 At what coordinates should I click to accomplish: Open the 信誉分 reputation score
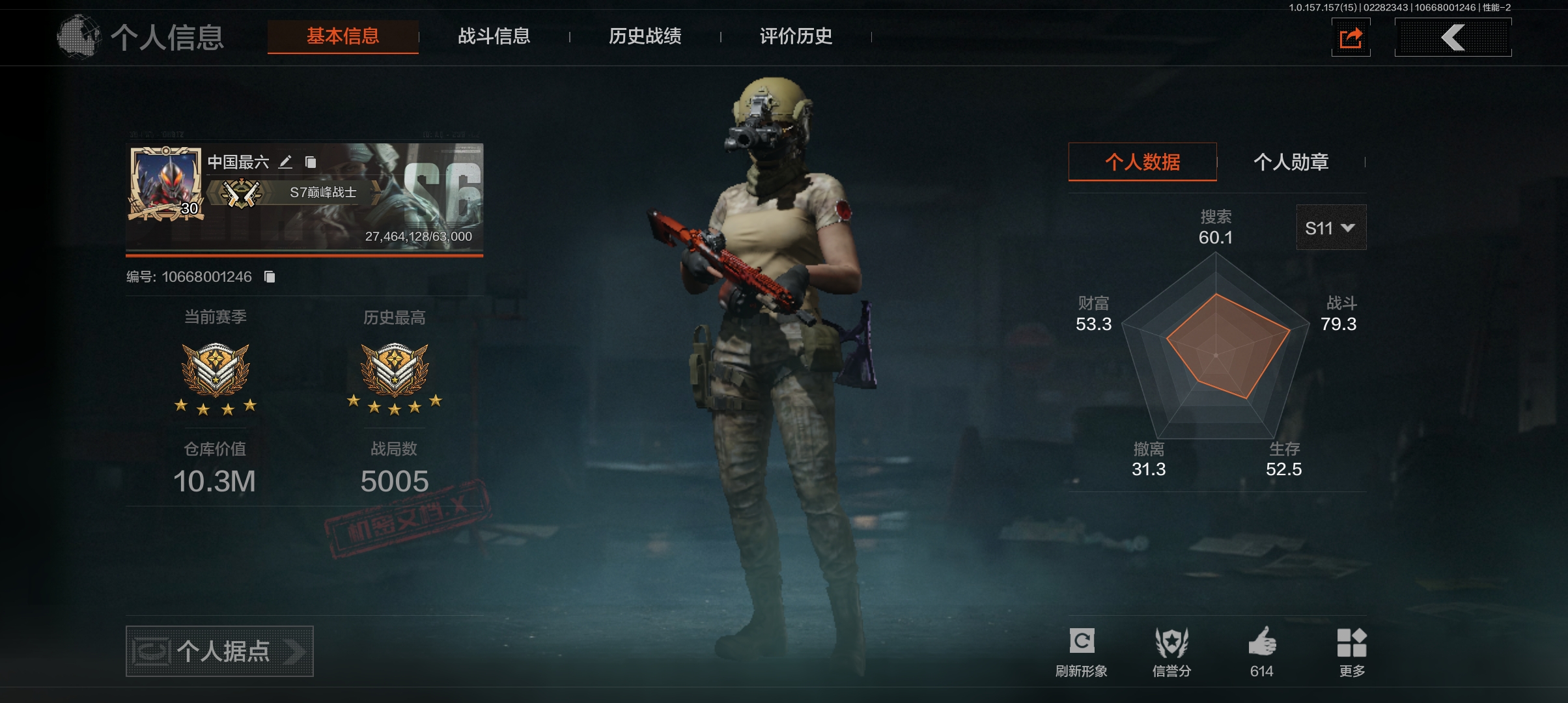pyautogui.click(x=1171, y=651)
